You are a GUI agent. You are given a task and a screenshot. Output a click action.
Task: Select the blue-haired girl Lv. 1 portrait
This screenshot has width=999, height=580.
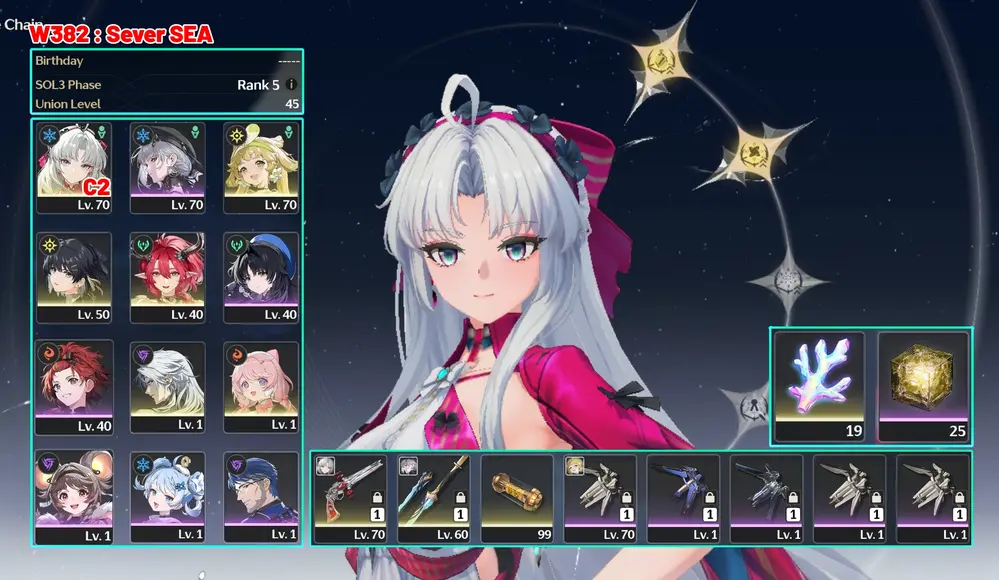167,497
